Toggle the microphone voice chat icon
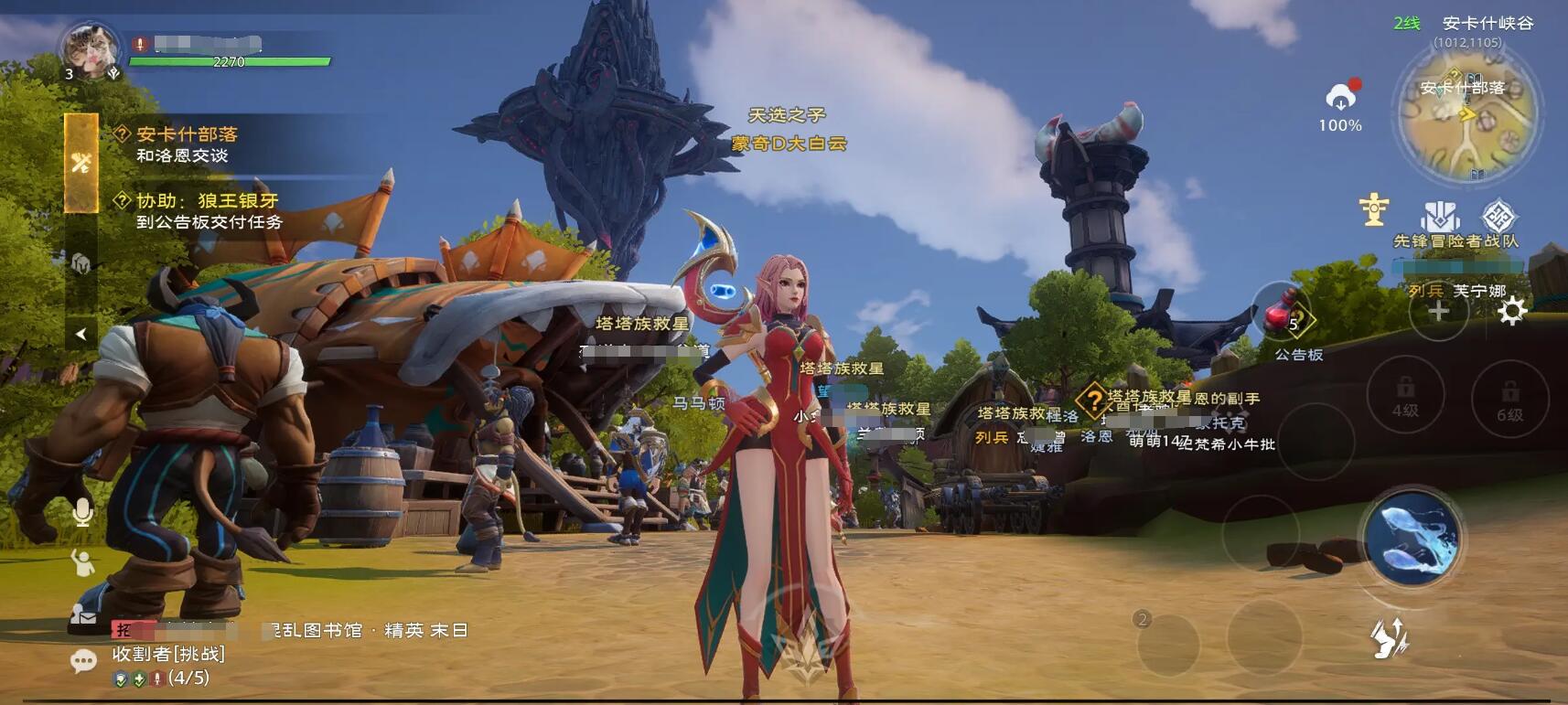The width and height of the screenshot is (1568, 705). click(x=82, y=512)
